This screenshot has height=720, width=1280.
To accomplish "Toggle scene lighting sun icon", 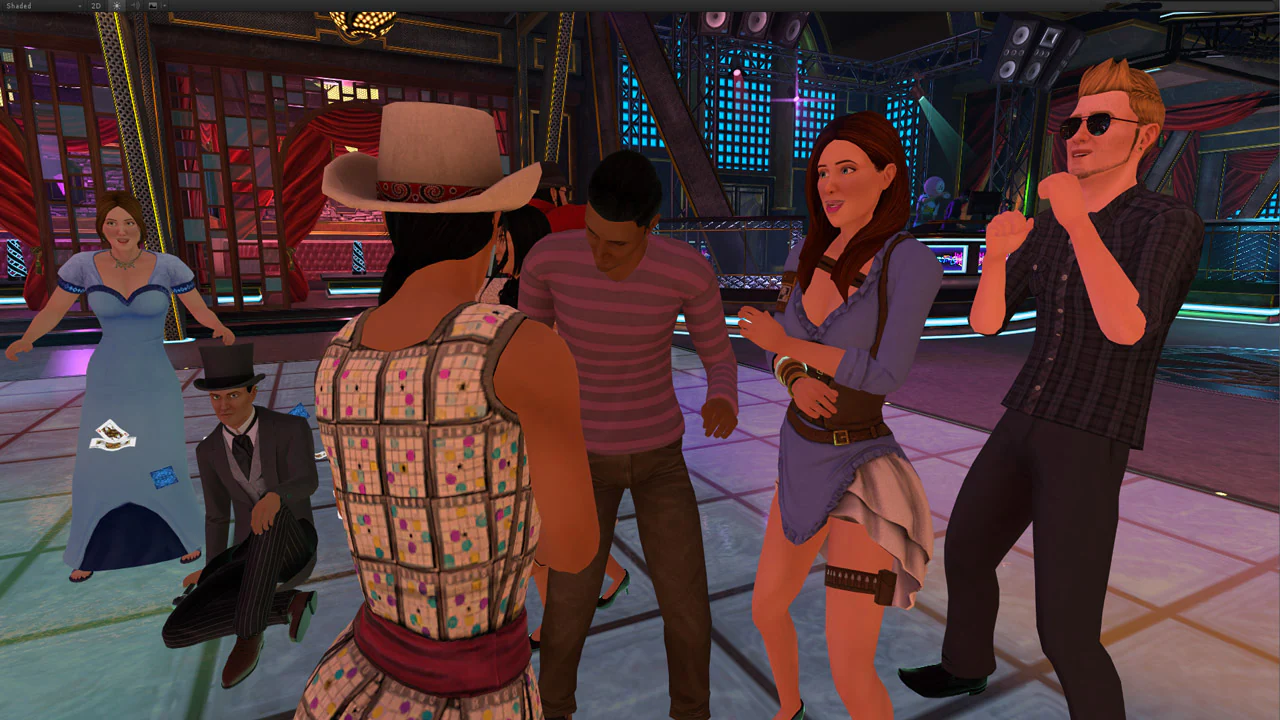I will (x=116, y=6).
